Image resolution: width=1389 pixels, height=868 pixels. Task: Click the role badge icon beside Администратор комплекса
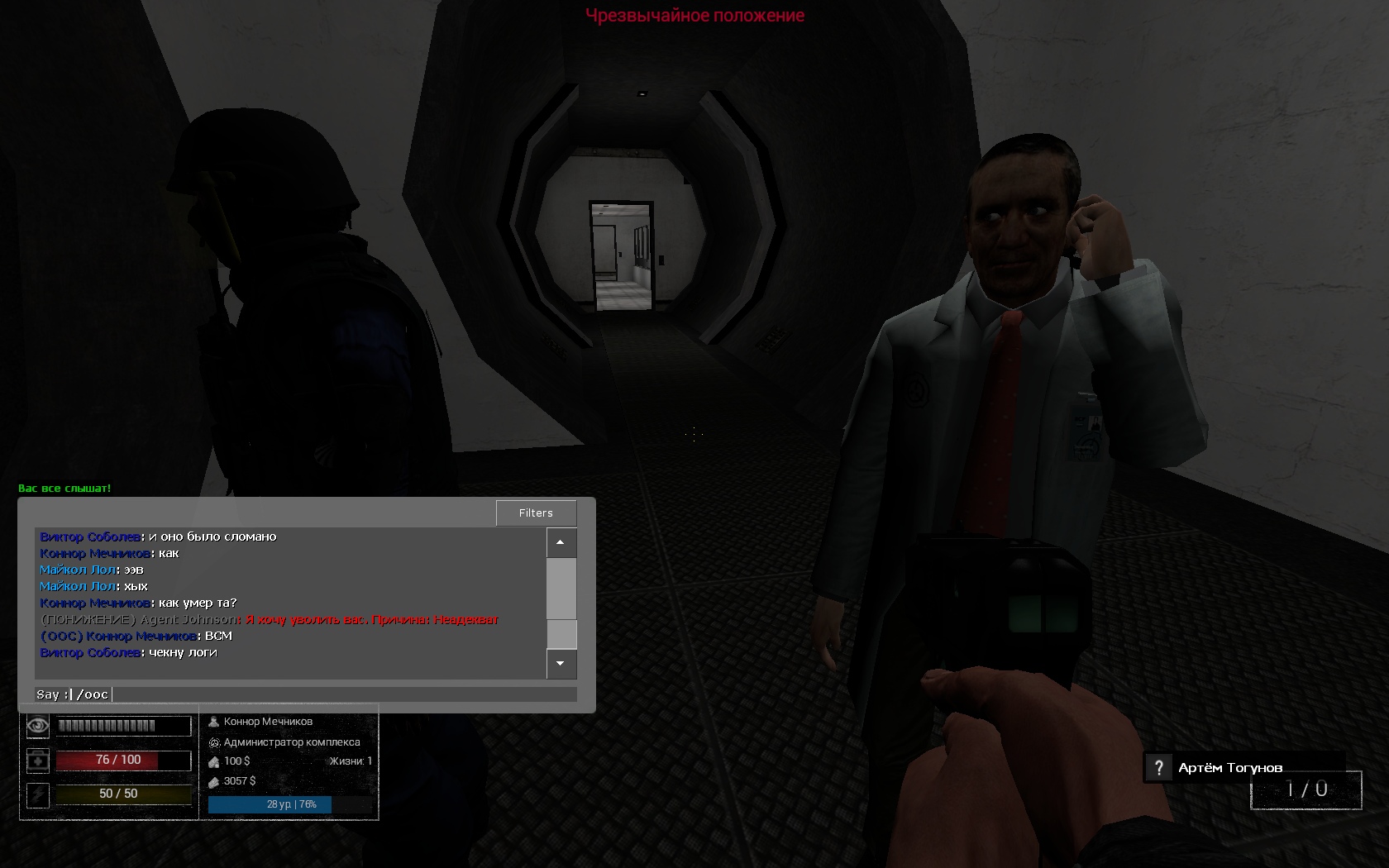[214, 742]
